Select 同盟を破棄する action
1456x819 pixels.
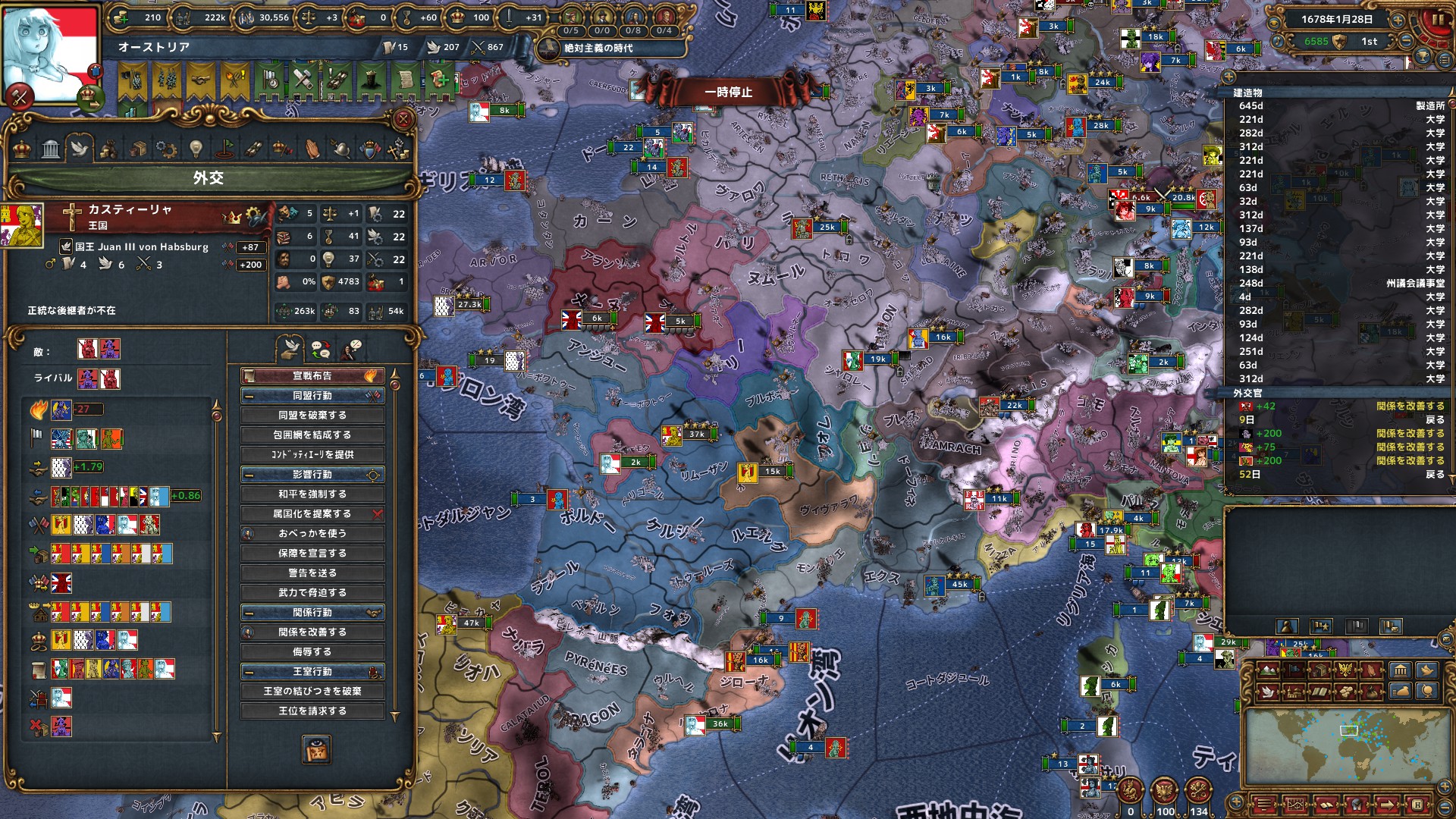pos(312,416)
